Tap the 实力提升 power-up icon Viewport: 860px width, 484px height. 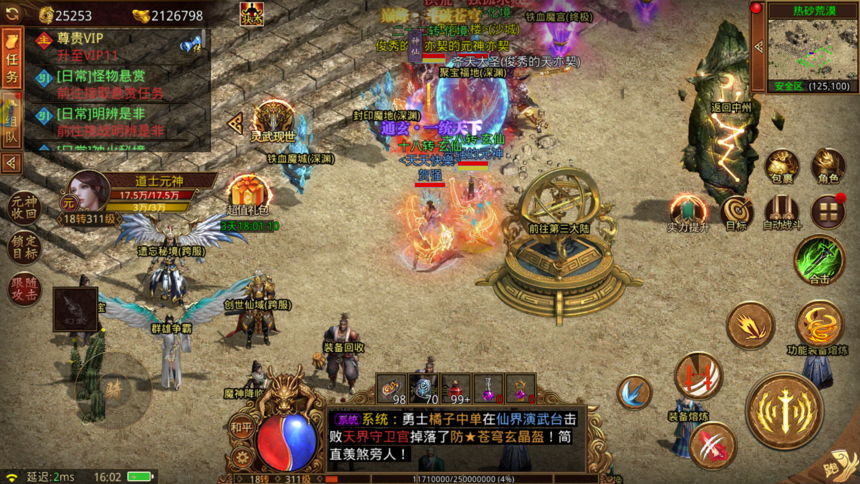(688, 211)
